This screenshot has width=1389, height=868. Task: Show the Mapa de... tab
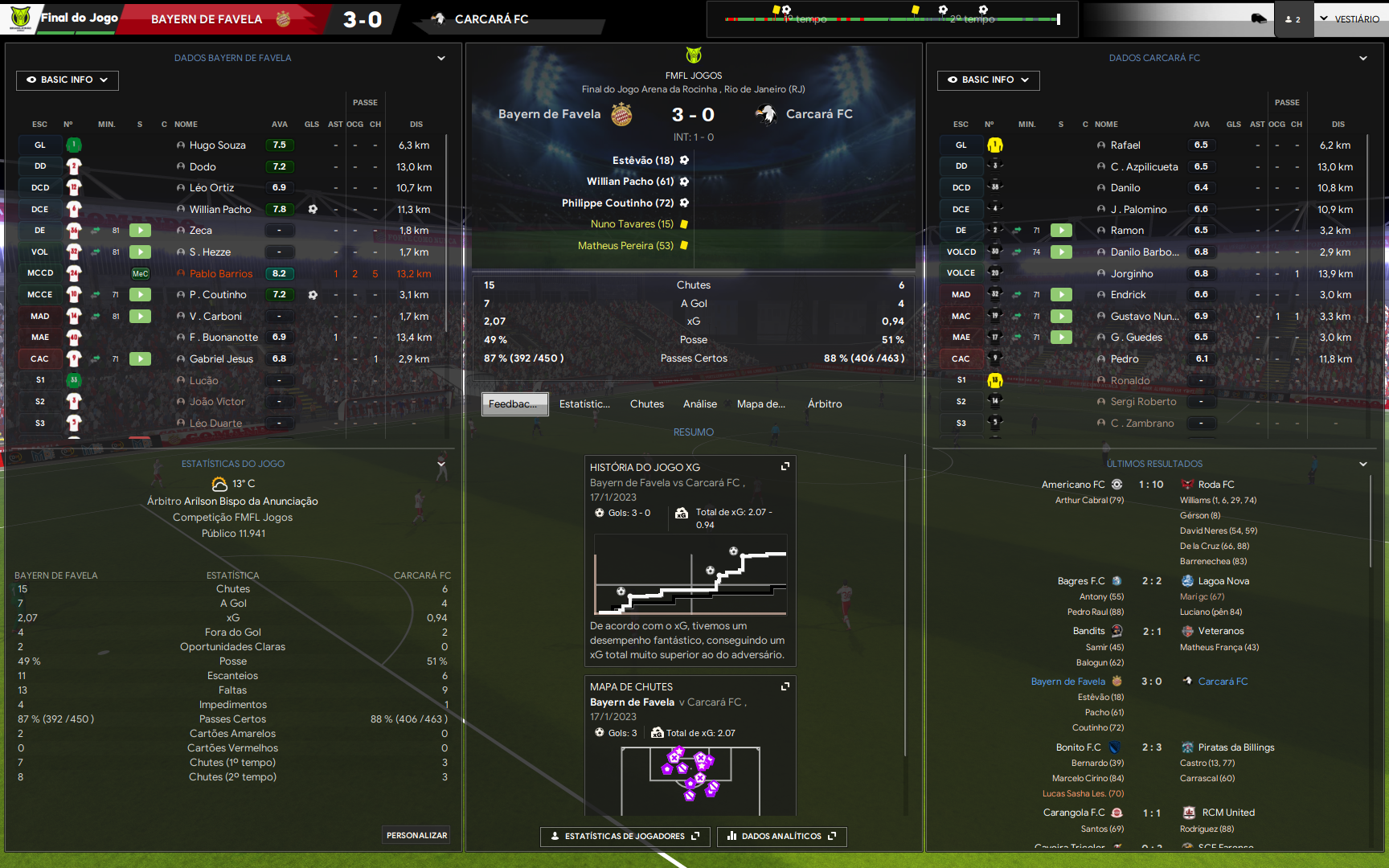760,404
